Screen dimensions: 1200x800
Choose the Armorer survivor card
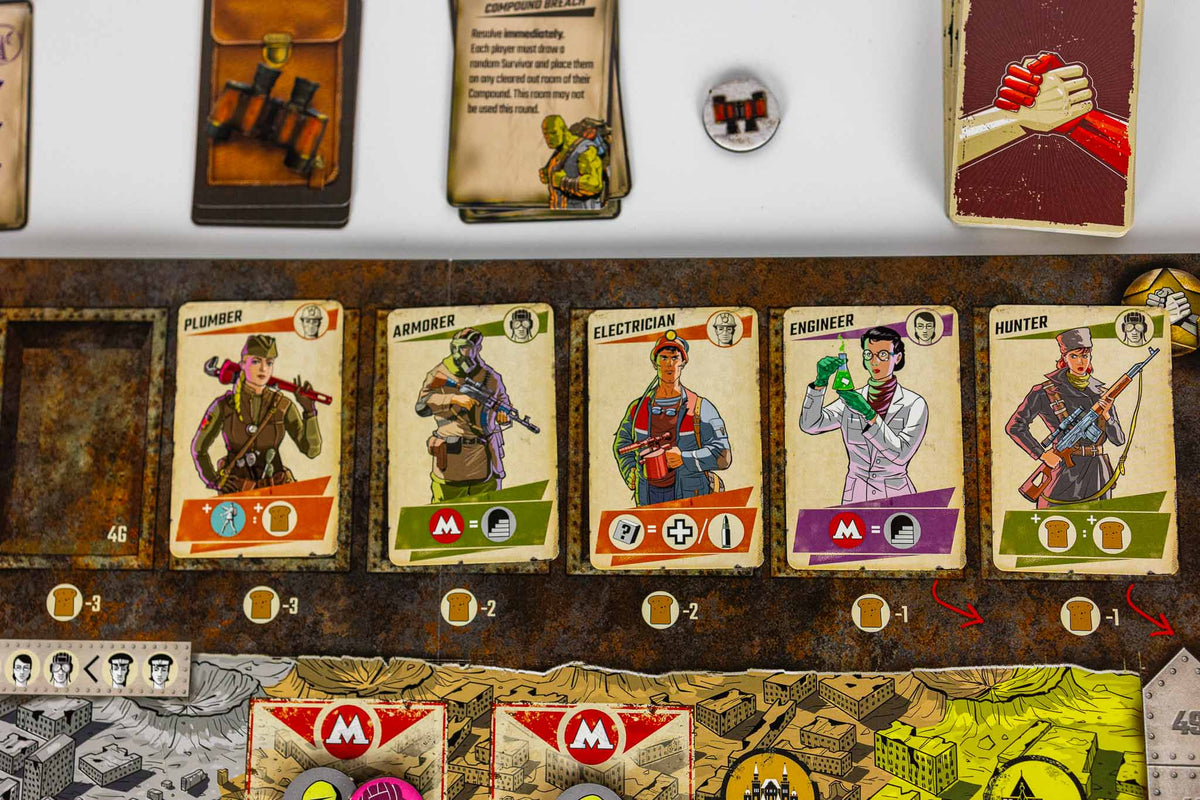(x=470, y=435)
